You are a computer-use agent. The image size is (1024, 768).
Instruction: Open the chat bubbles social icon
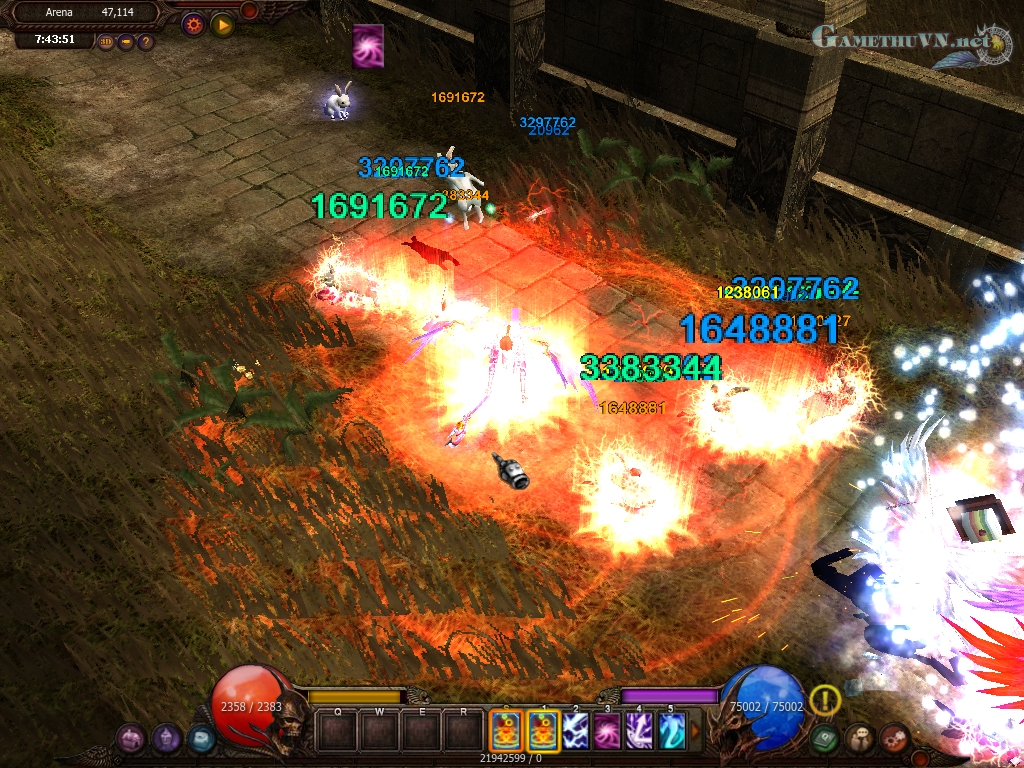pyautogui.click(x=859, y=739)
